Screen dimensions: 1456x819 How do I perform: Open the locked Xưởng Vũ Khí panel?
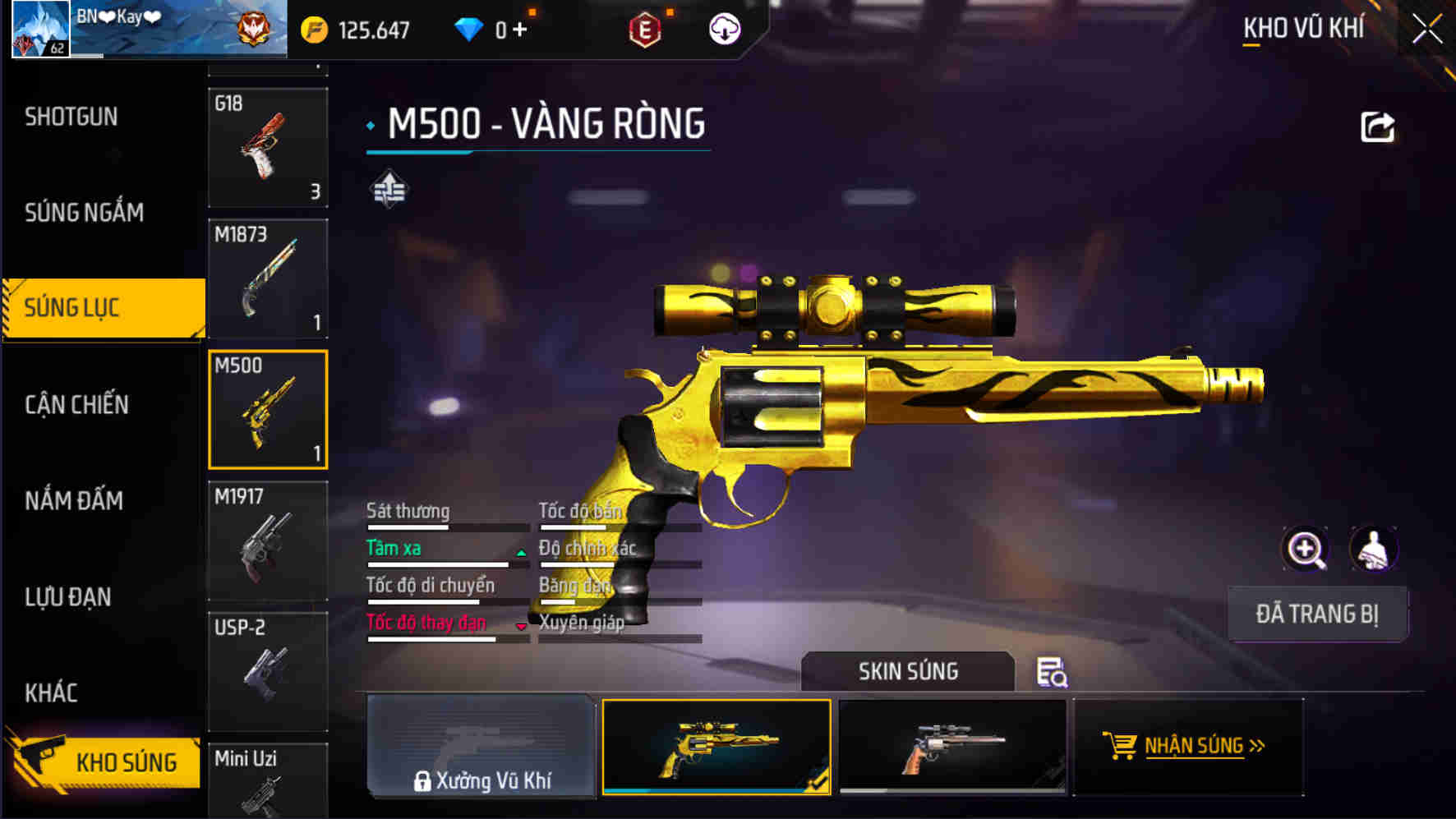(x=481, y=748)
